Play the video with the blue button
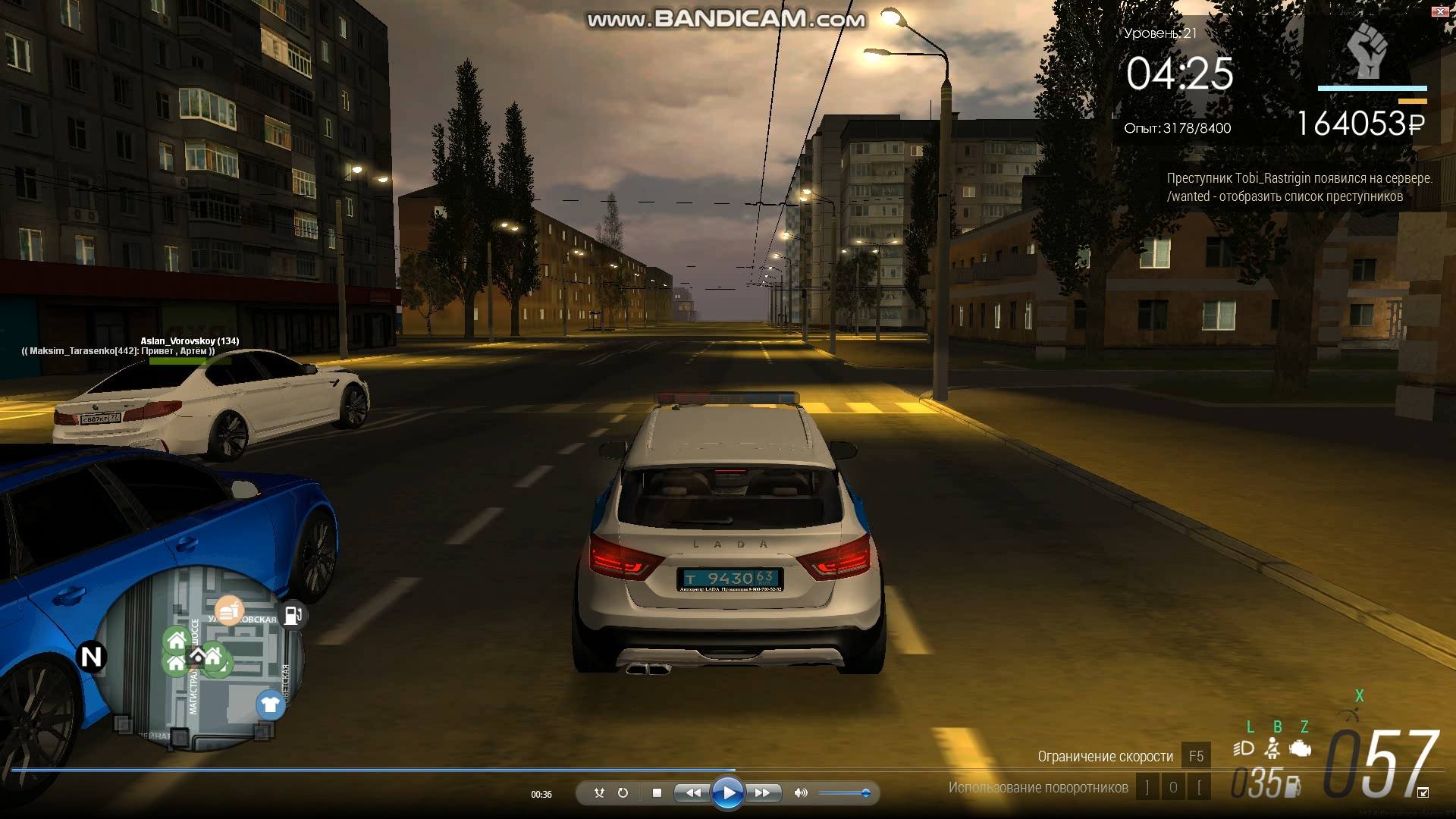The height and width of the screenshot is (819, 1456). (x=728, y=793)
